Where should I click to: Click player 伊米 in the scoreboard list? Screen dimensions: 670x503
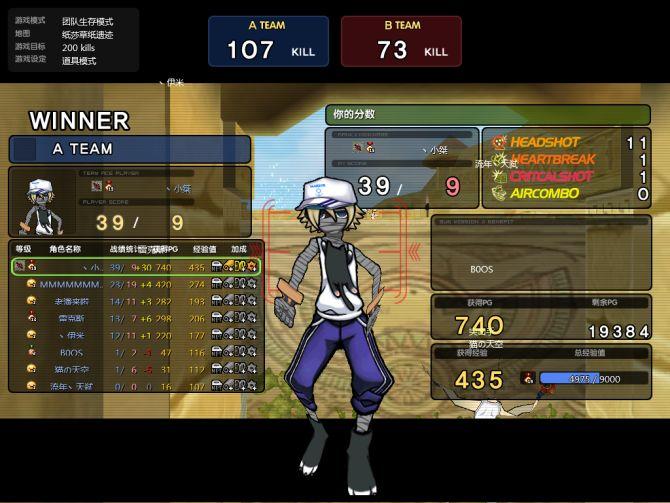[x=135, y=335]
